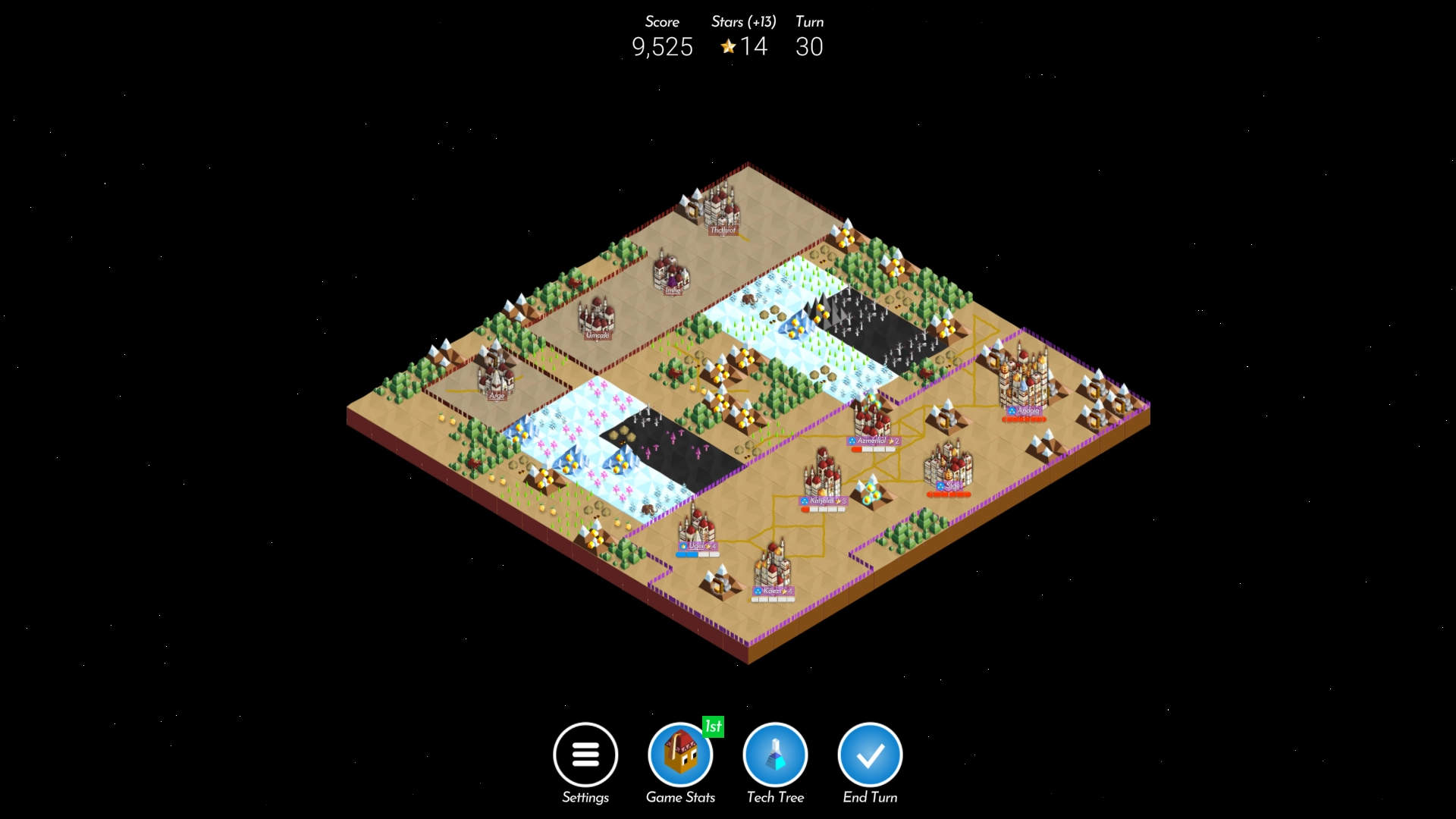Select the city of Umazki
The image size is (1456, 819).
[596, 317]
